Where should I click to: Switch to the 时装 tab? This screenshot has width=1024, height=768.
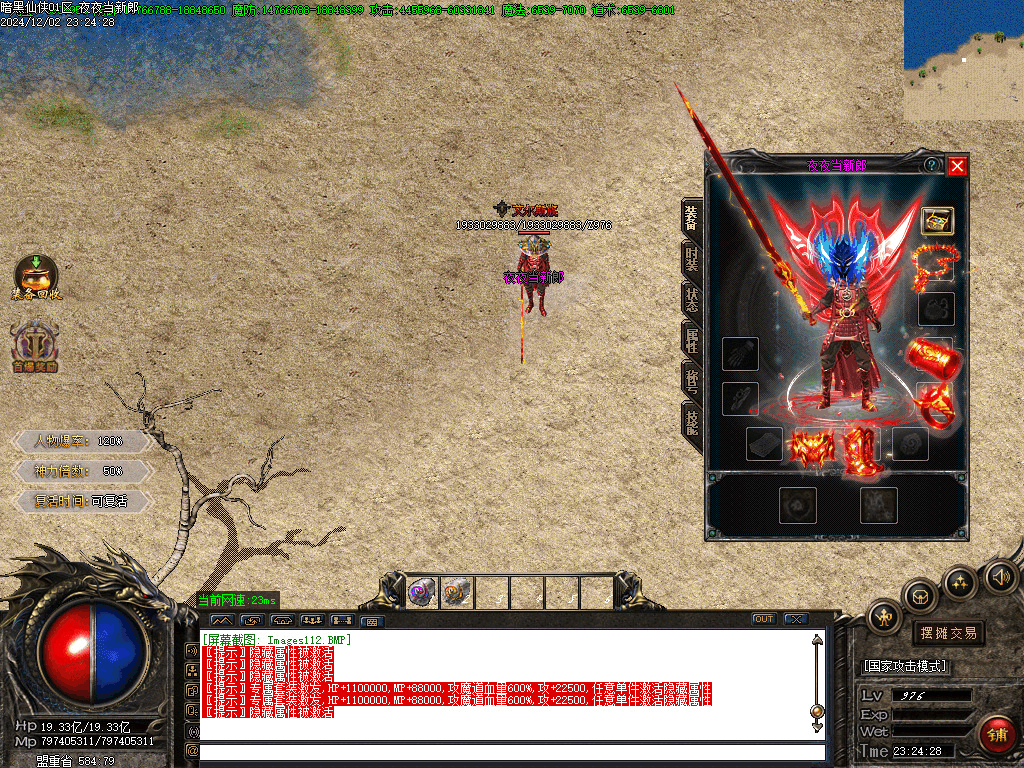pos(691,260)
